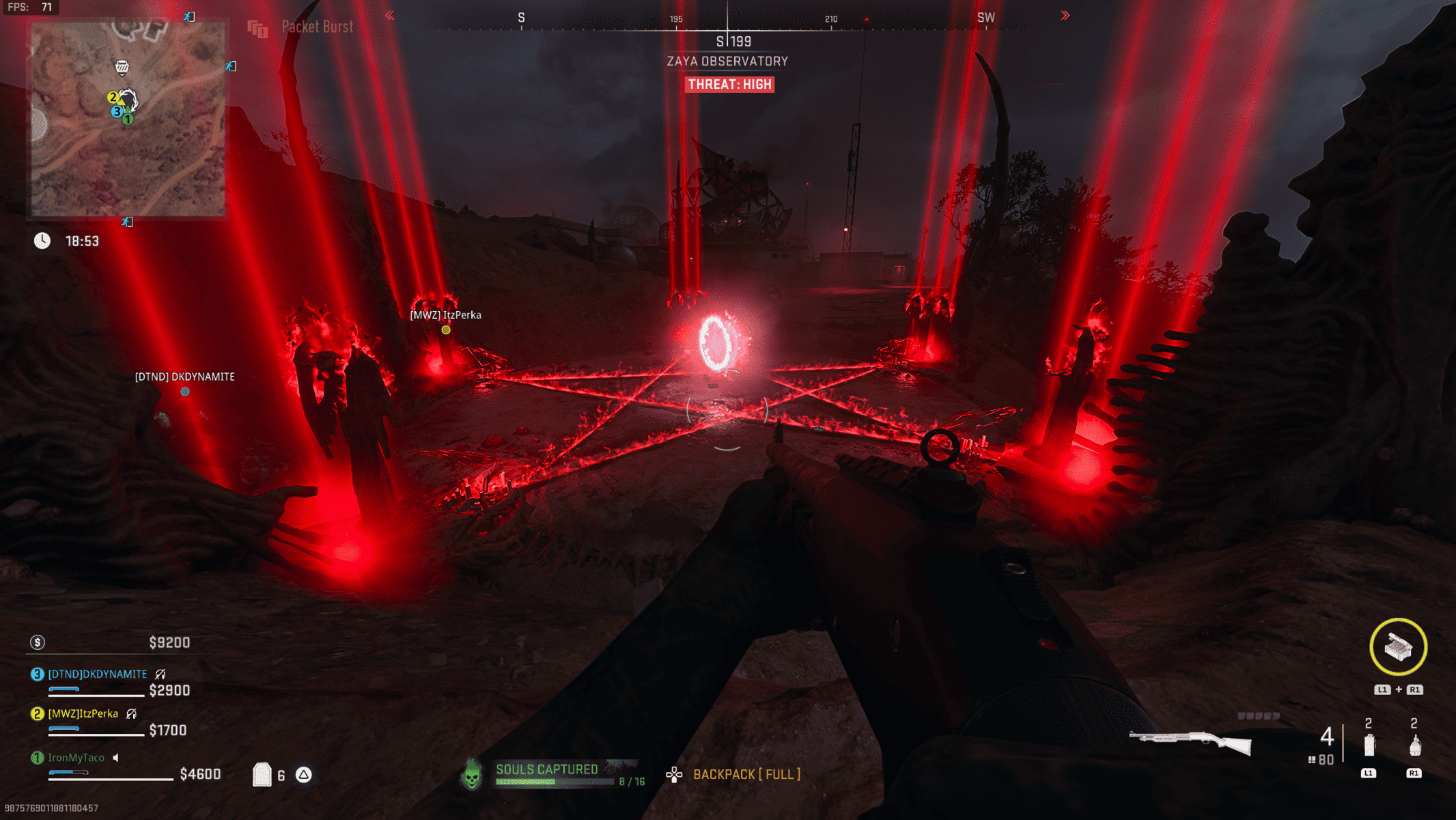
Task: Expand the left compass double-chevron arrow
Action: tap(390, 15)
